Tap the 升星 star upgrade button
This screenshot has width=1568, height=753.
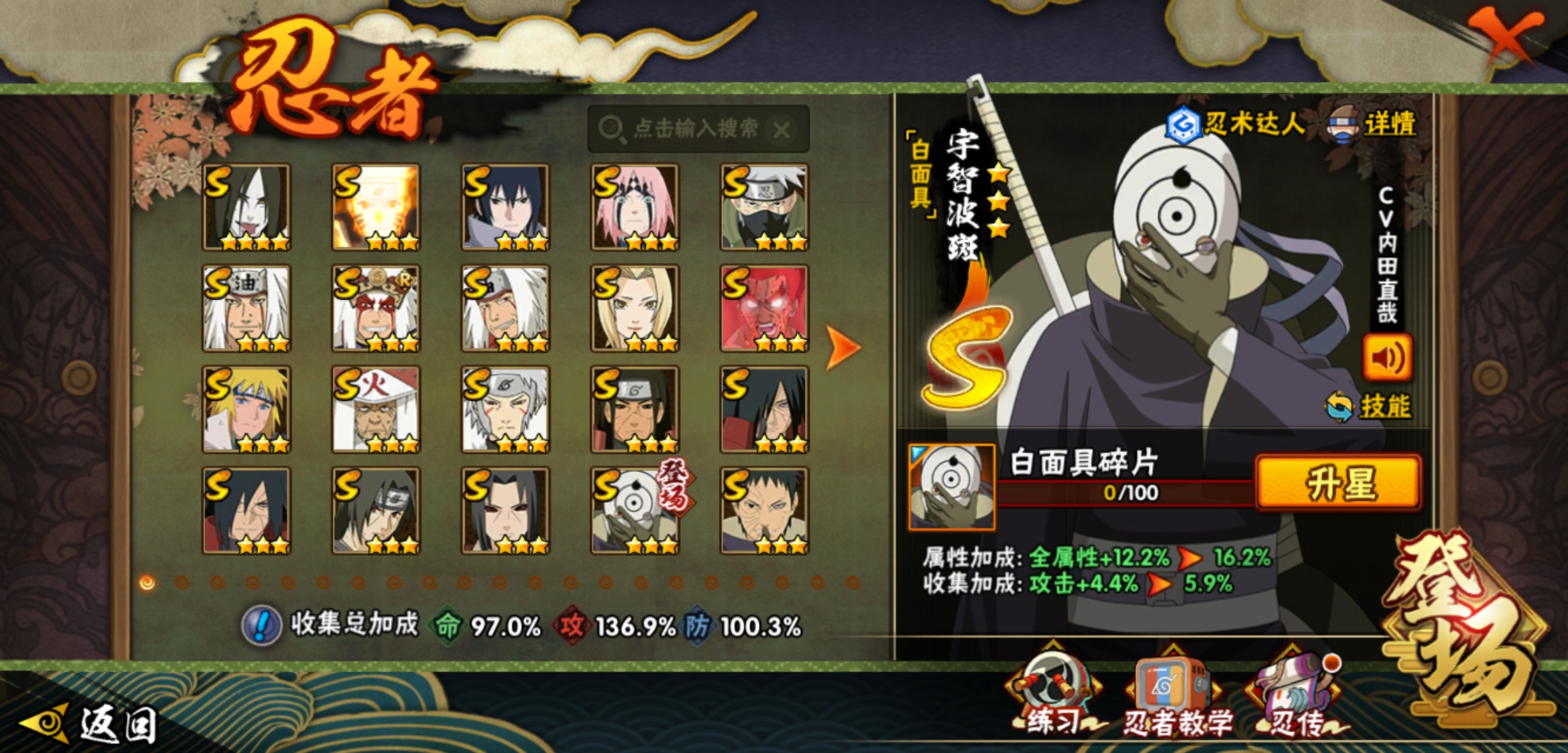[1338, 482]
